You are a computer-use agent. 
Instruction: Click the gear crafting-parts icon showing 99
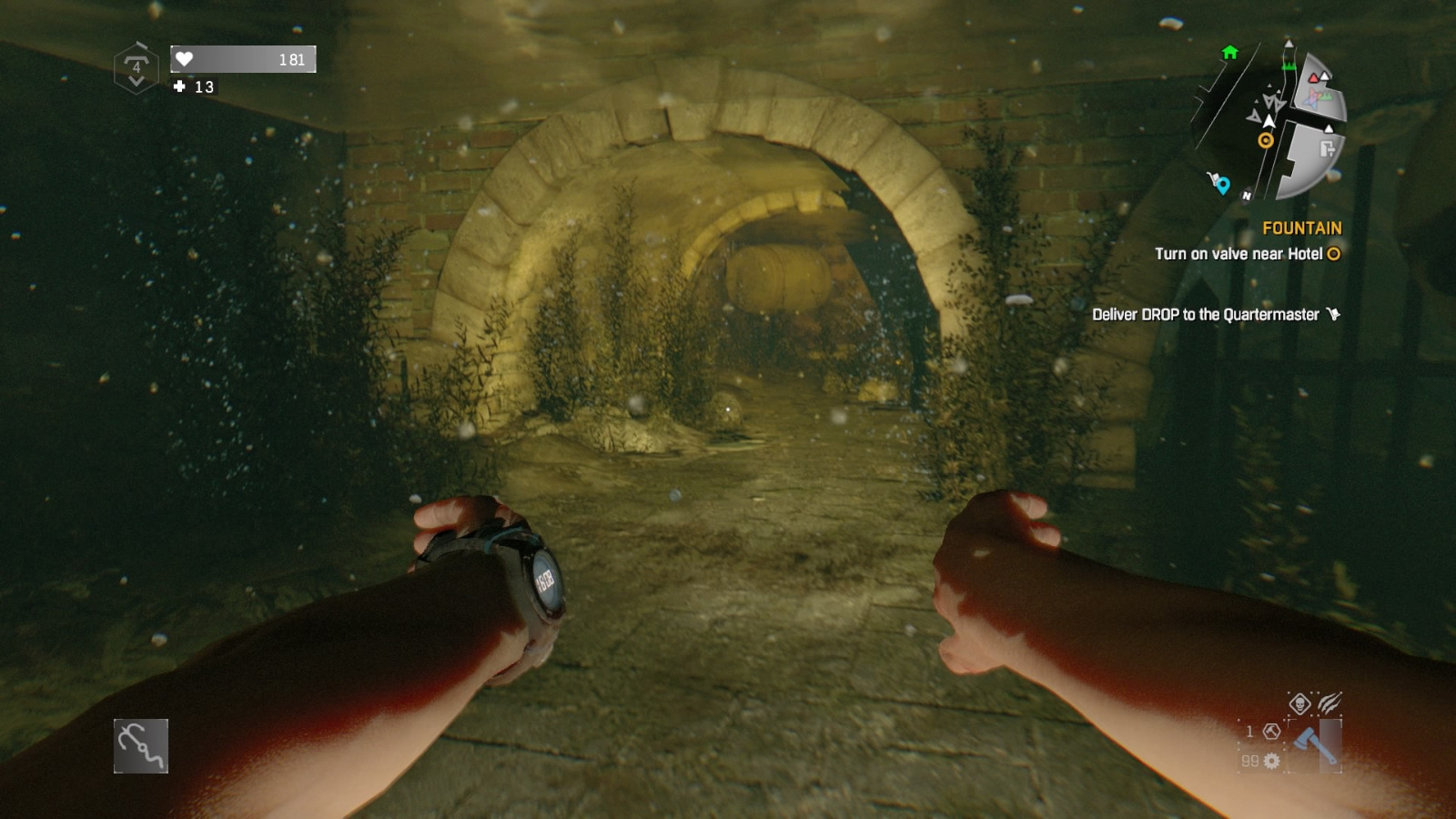[1271, 761]
